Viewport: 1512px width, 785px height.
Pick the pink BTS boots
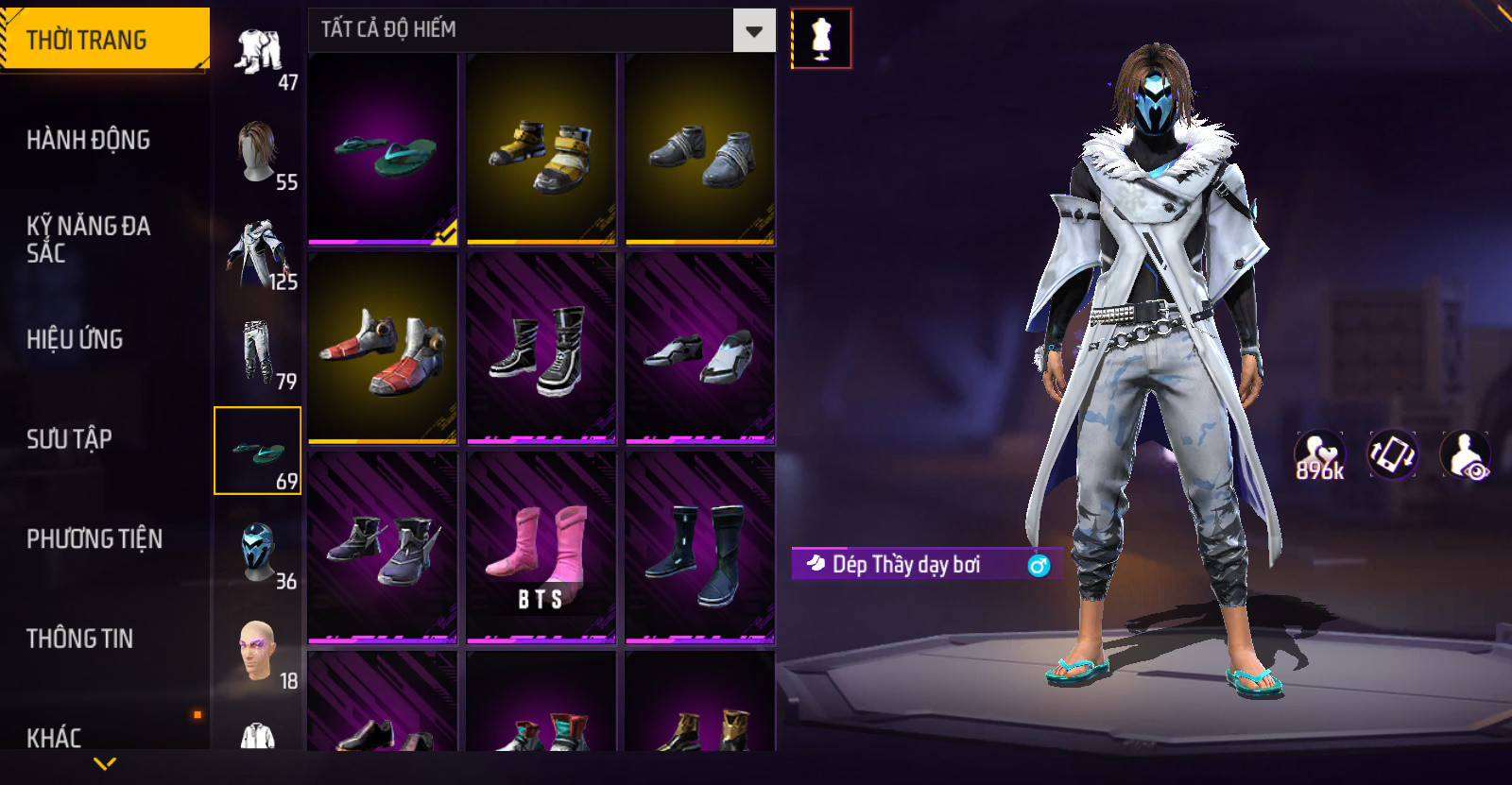[x=541, y=548]
